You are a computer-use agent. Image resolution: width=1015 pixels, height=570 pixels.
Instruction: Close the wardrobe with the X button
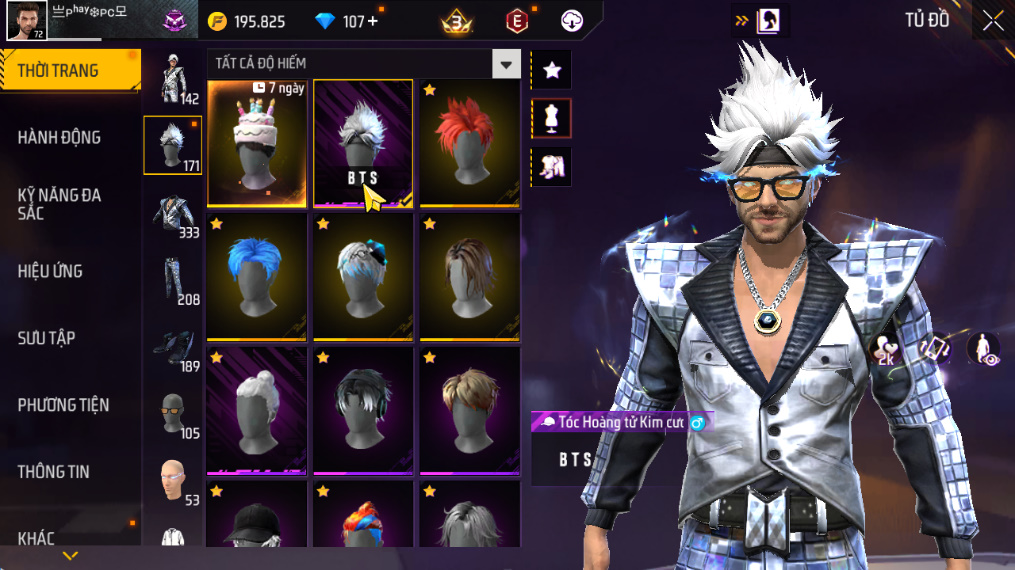(x=992, y=21)
